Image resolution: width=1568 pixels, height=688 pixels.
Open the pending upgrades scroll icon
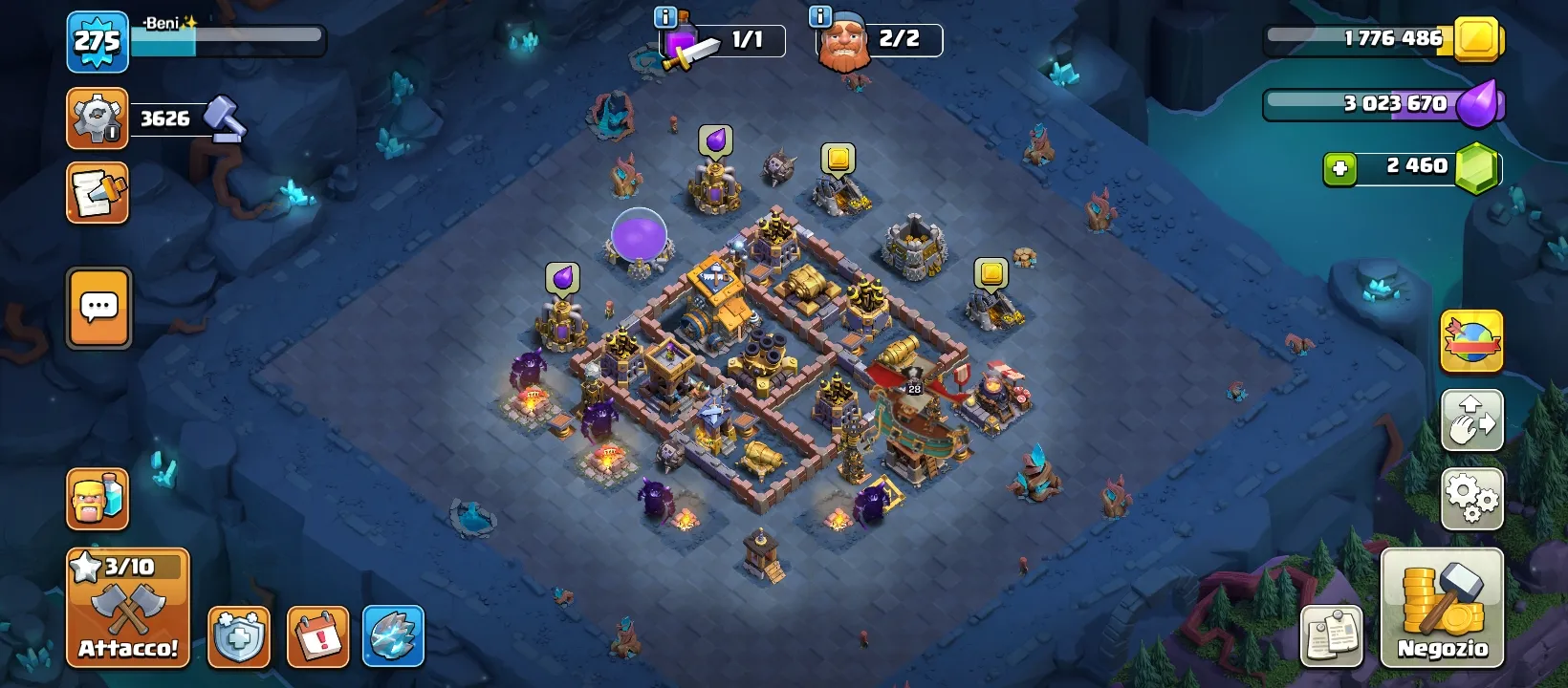point(96,193)
